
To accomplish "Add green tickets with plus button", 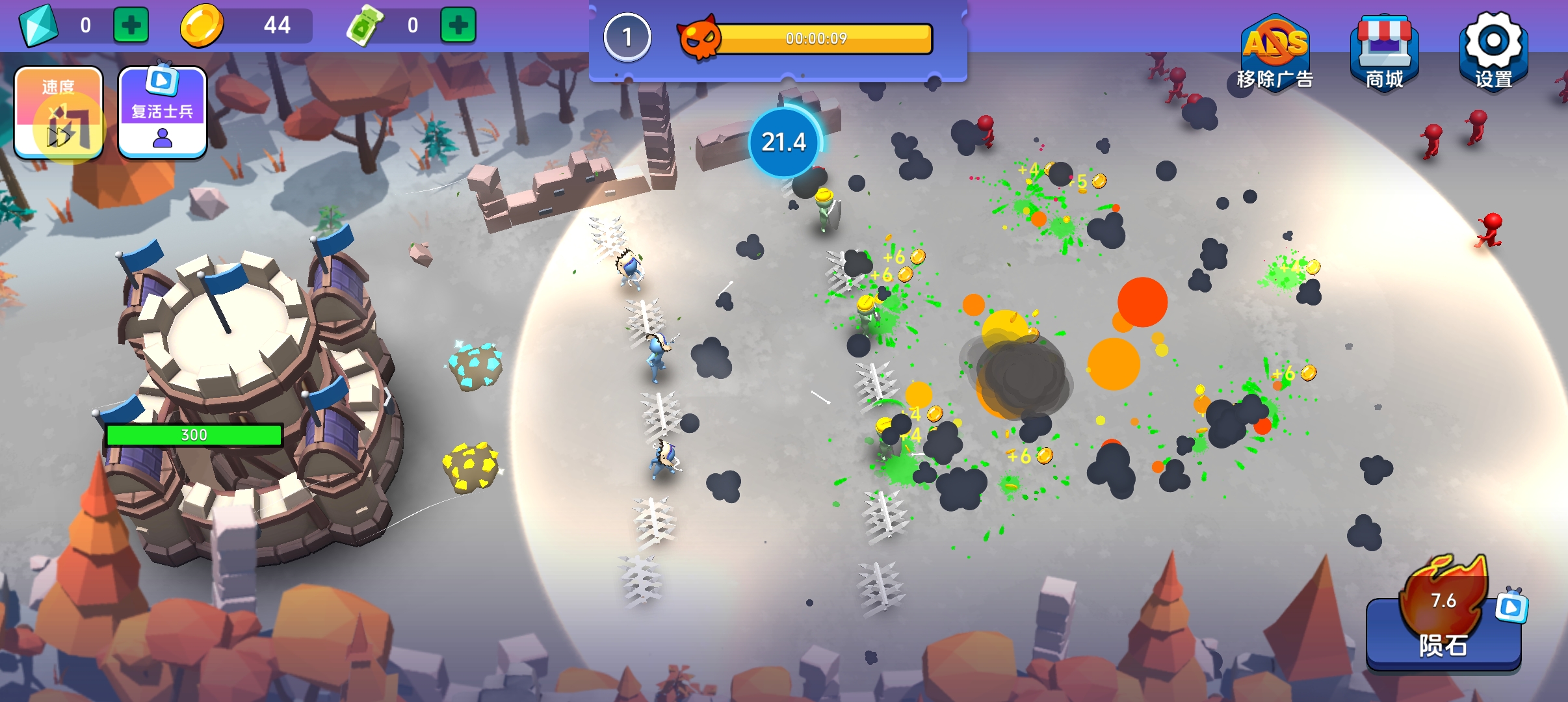I will tap(458, 25).
